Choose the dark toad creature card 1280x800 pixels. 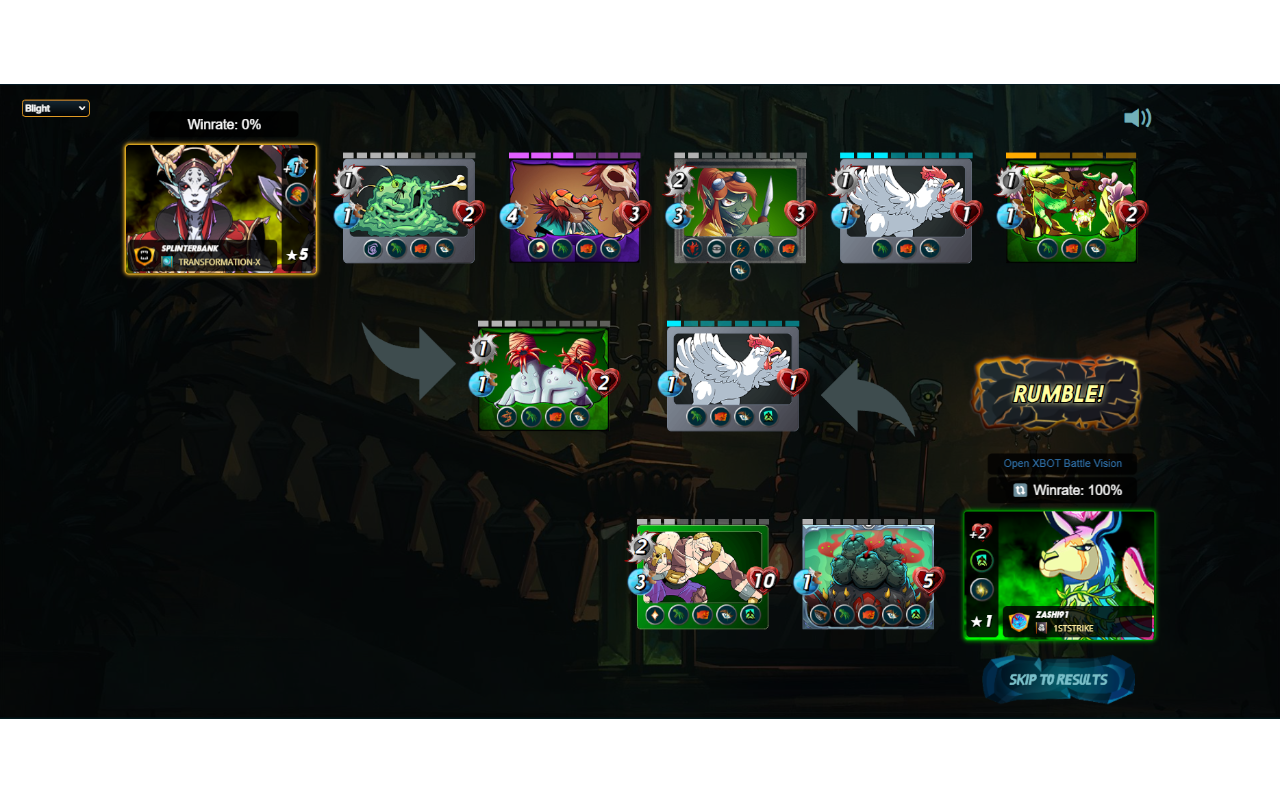coord(868,574)
